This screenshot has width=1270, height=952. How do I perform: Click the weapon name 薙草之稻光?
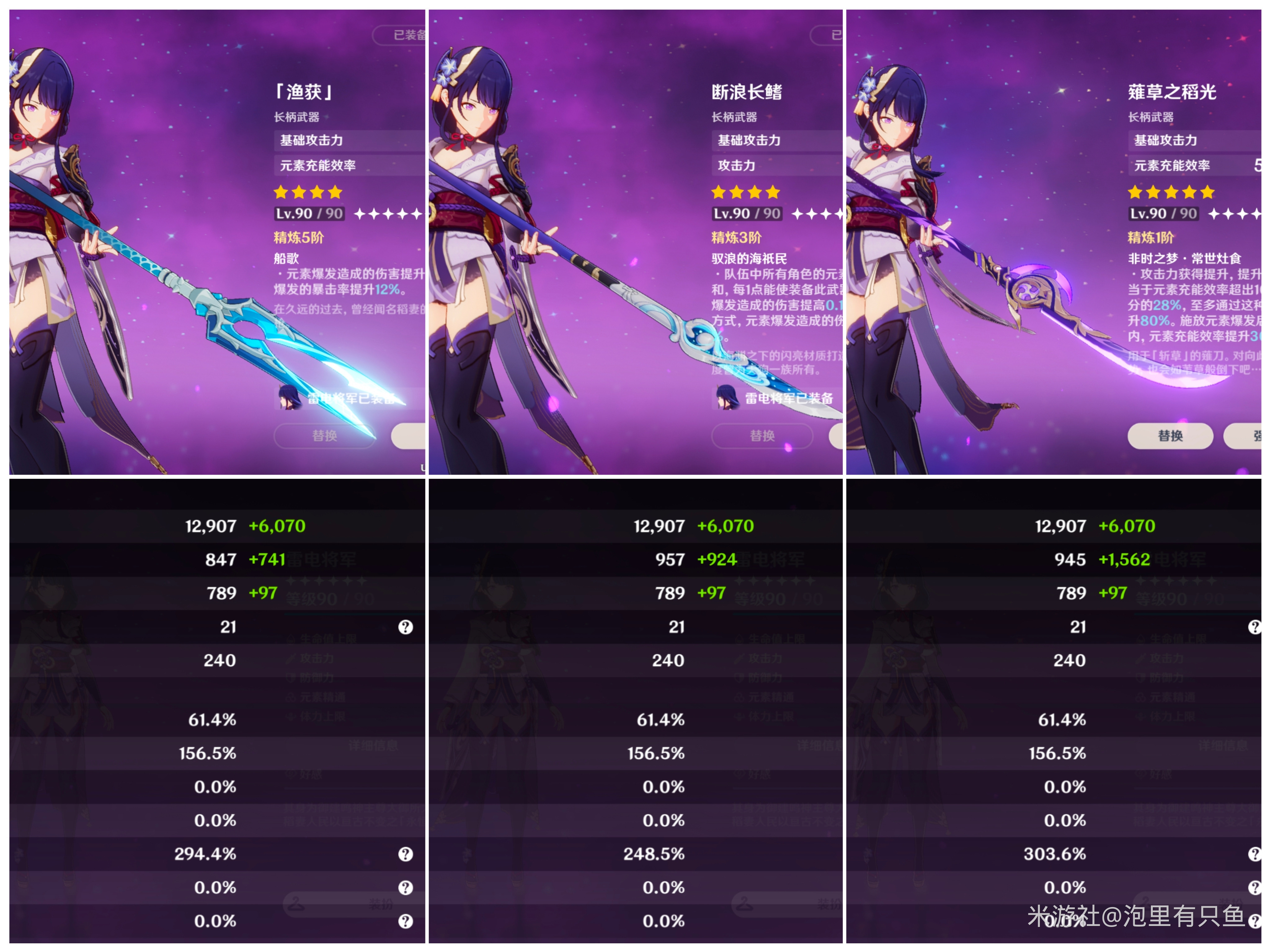point(1173,92)
